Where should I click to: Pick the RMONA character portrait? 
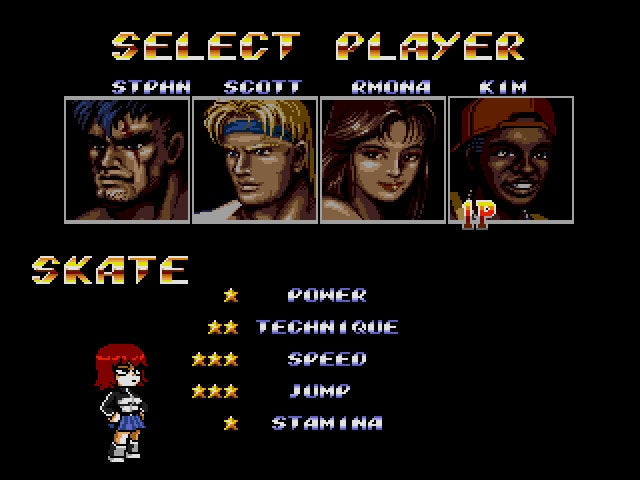[383, 158]
